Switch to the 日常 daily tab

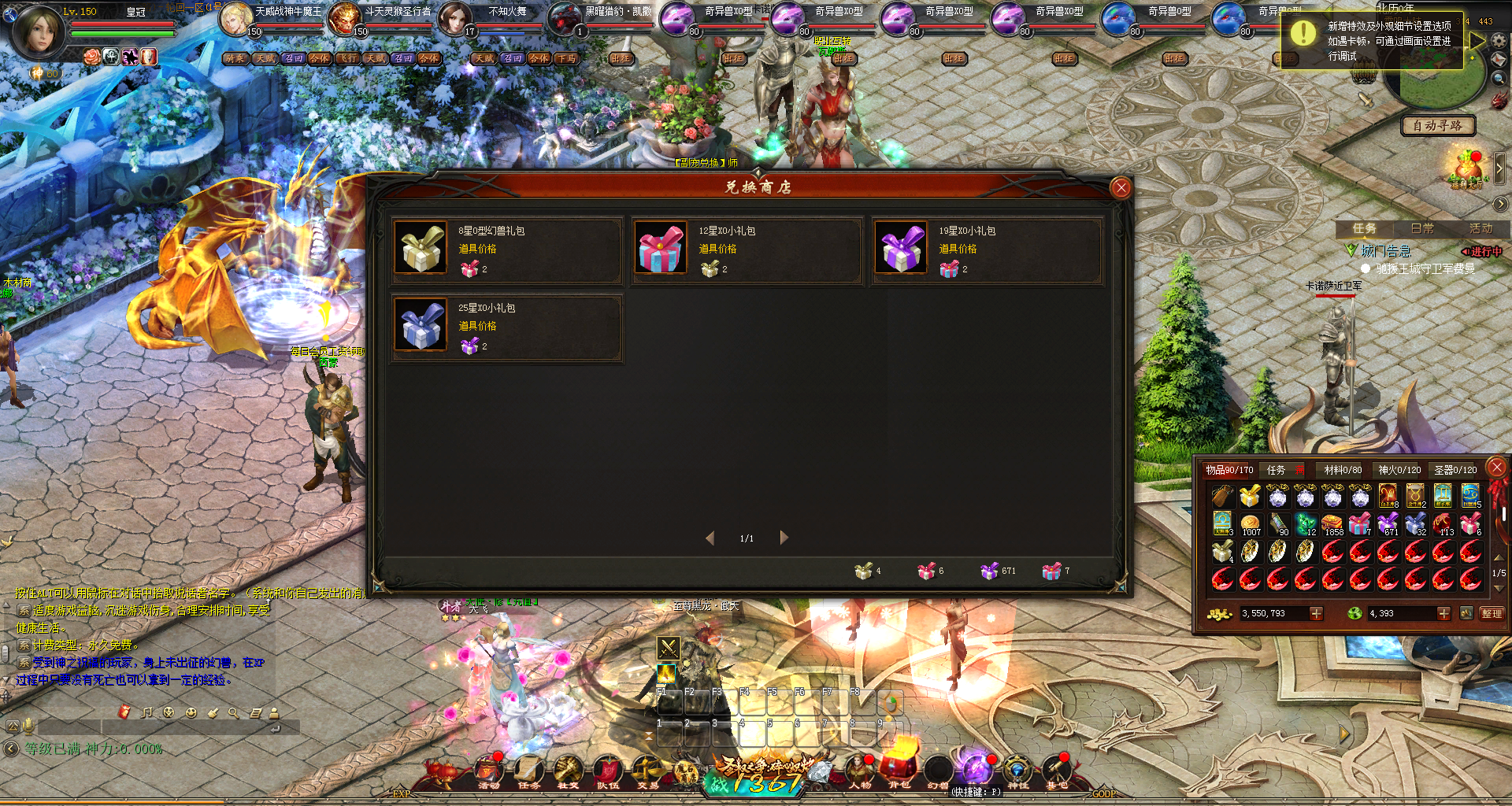pyautogui.click(x=1422, y=228)
